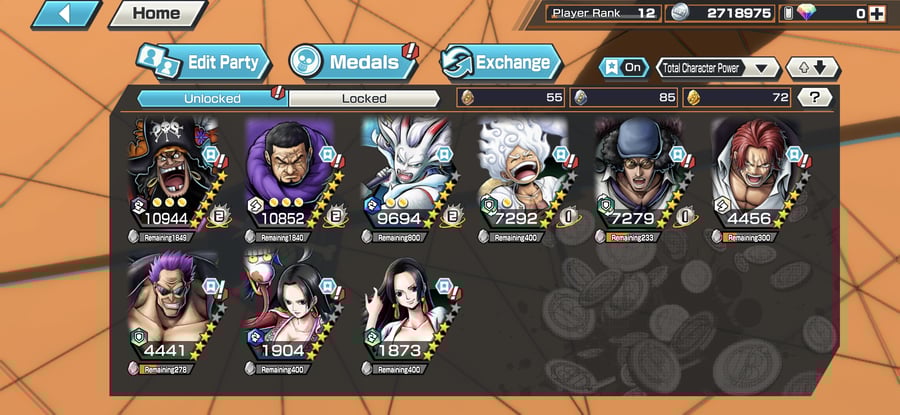Open the Total Character Power sort dropdown

(x=718, y=68)
